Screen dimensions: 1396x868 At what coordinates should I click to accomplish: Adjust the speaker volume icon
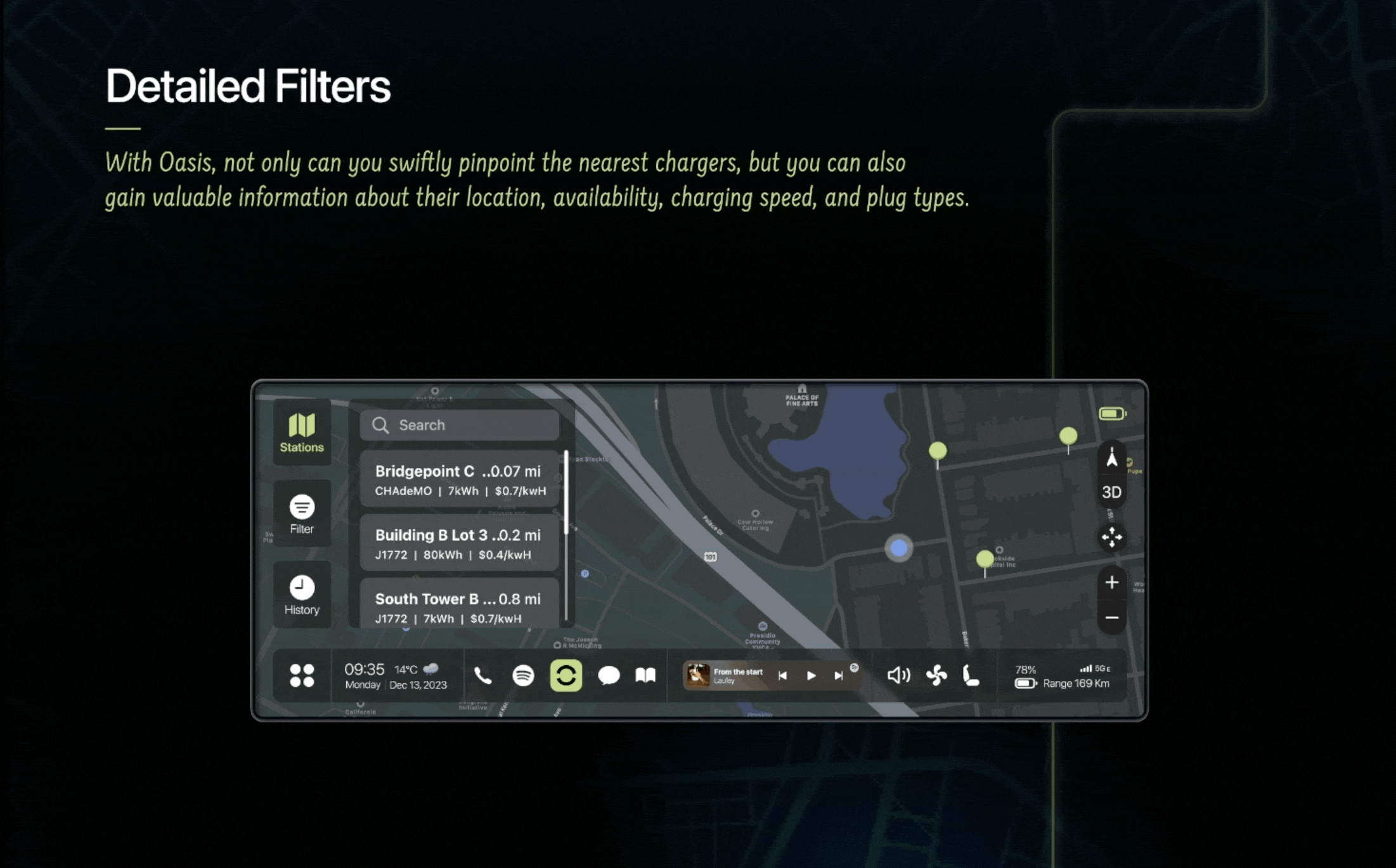(x=898, y=676)
